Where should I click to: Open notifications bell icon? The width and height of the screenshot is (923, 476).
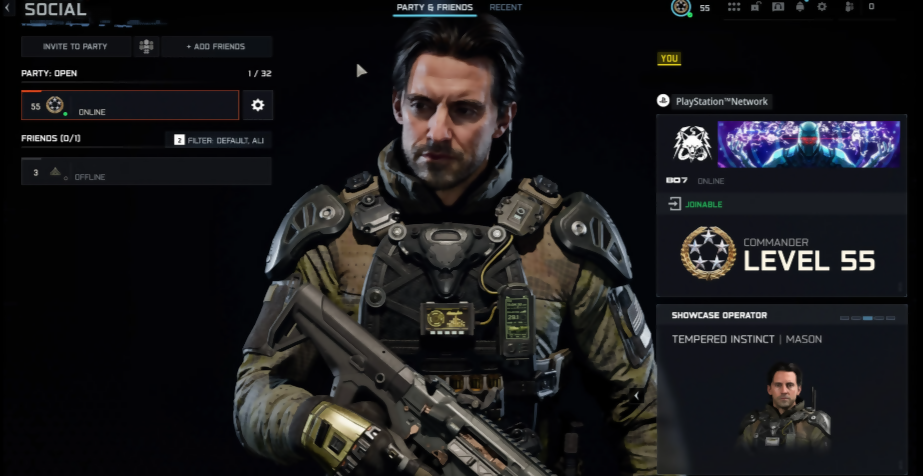tap(800, 7)
